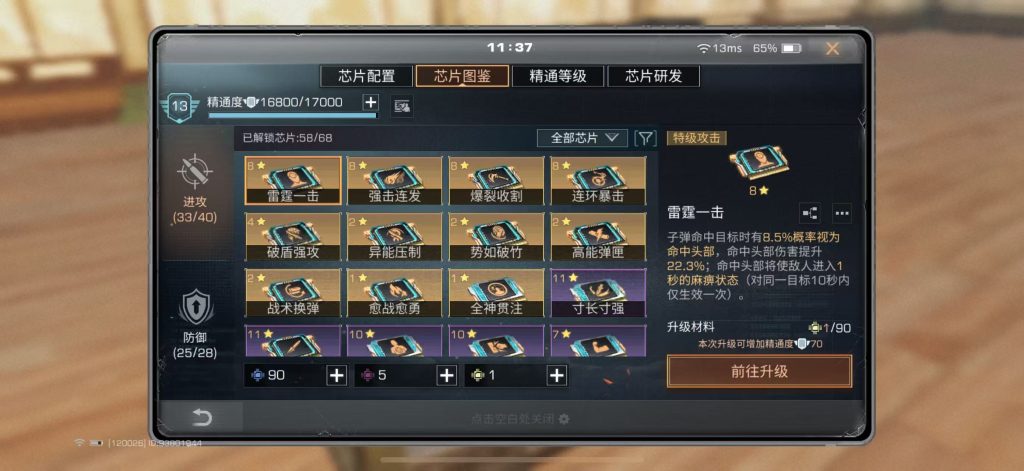Click the 前往升级 button

759,371
